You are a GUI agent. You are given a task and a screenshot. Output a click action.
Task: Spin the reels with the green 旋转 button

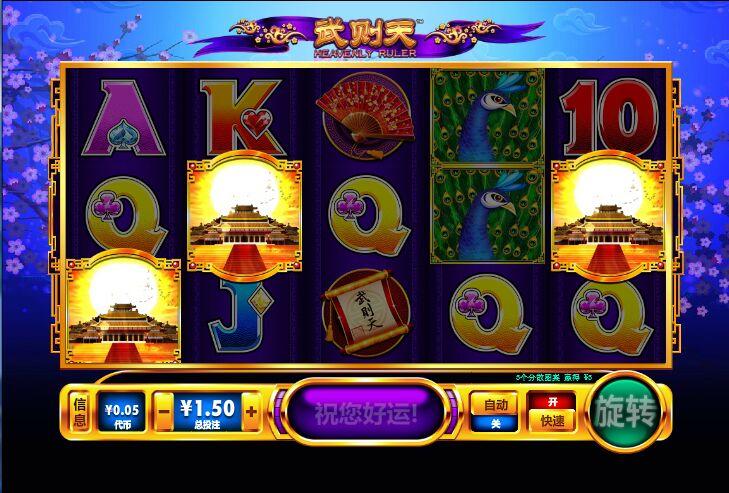coord(626,410)
